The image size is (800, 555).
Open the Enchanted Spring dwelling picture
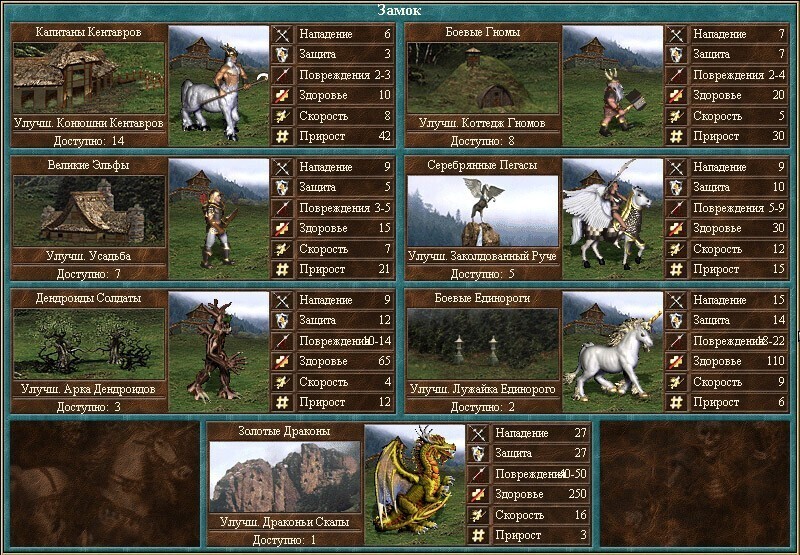[x=482, y=210]
